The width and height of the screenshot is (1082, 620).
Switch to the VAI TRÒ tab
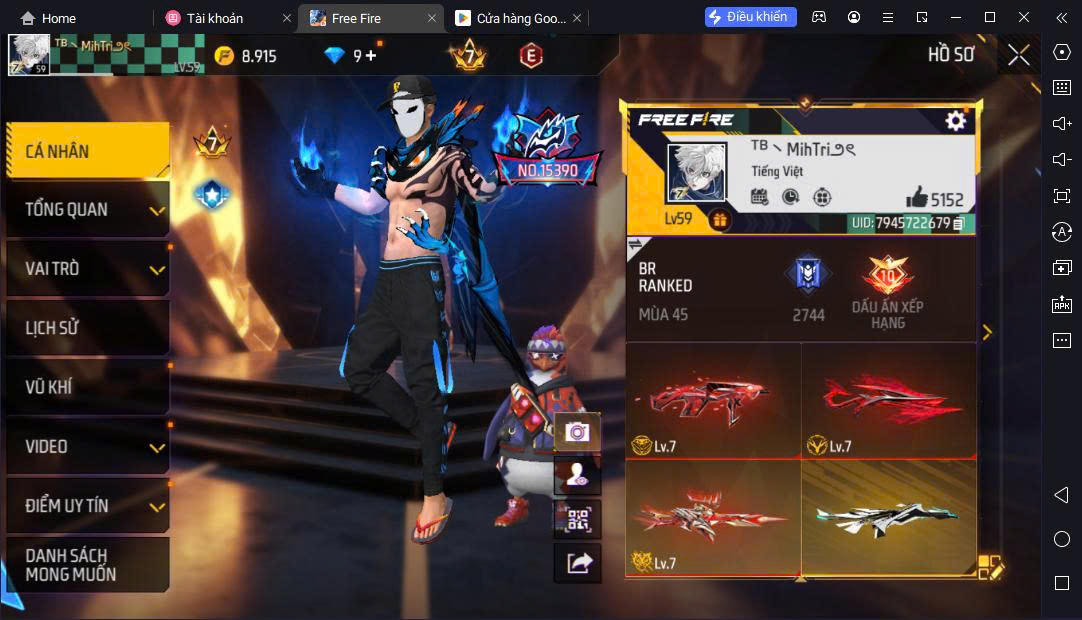pyautogui.click(x=87, y=269)
